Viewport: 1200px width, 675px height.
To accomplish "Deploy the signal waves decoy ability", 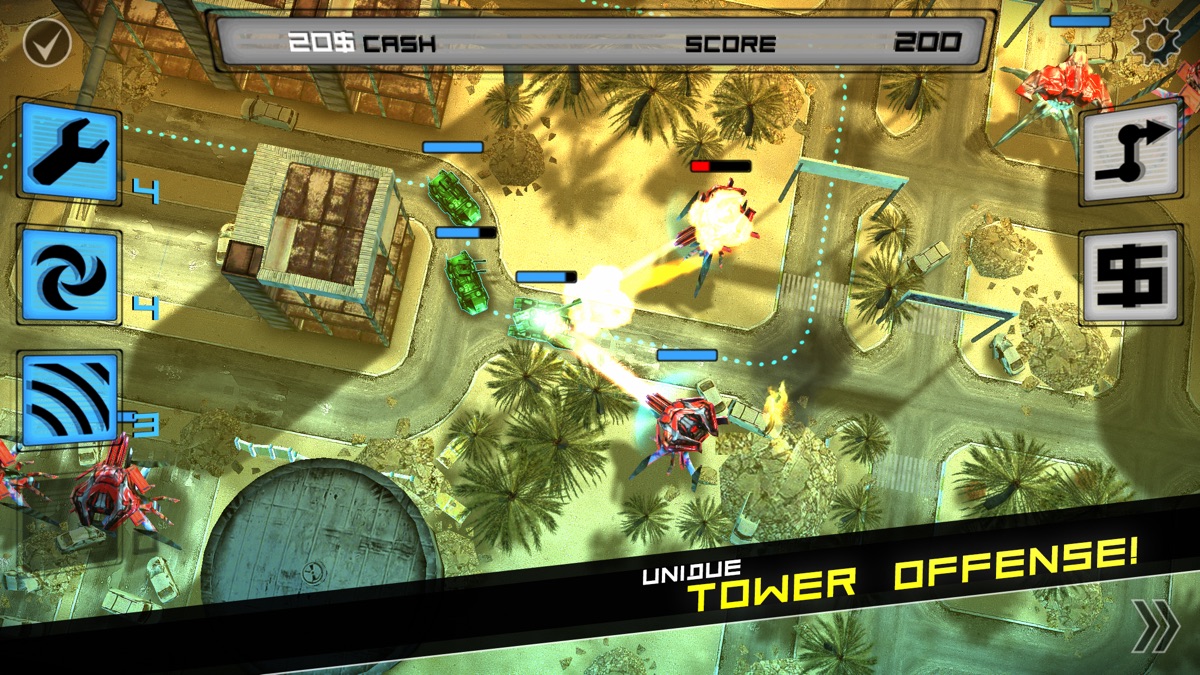I will pos(69,398).
